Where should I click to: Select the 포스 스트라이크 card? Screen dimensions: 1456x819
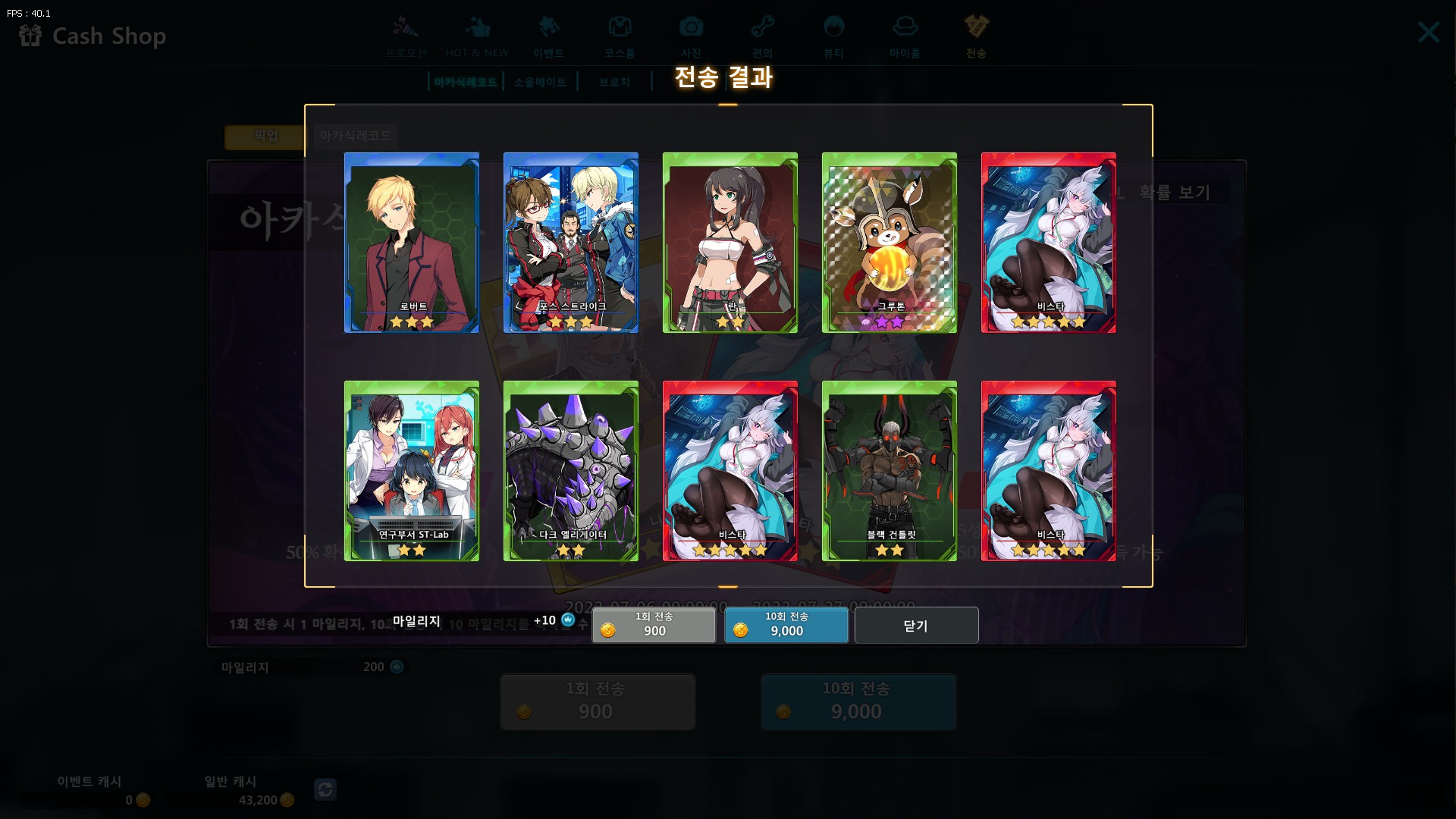pyautogui.click(x=571, y=243)
